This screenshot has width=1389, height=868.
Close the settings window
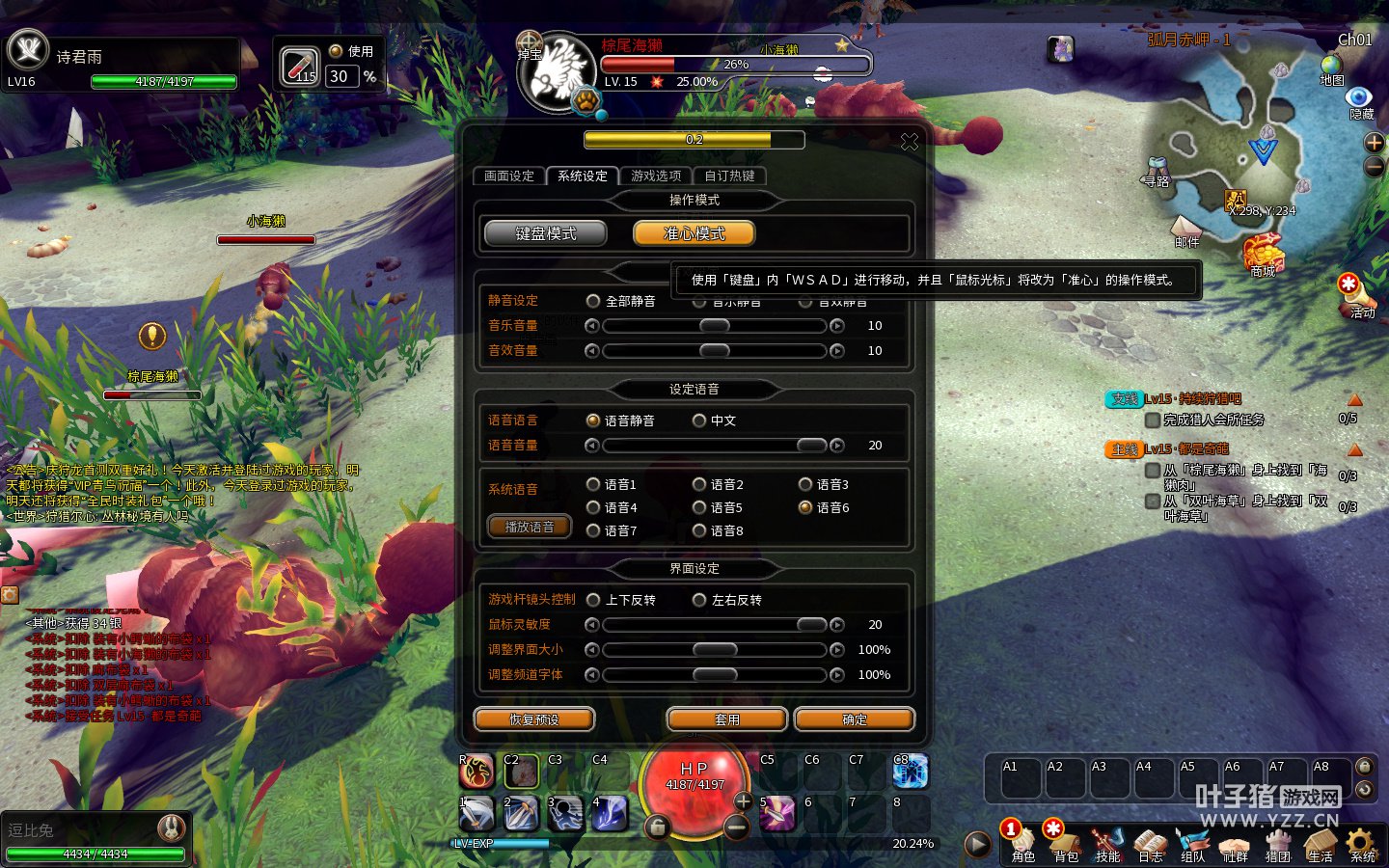coord(909,142)
